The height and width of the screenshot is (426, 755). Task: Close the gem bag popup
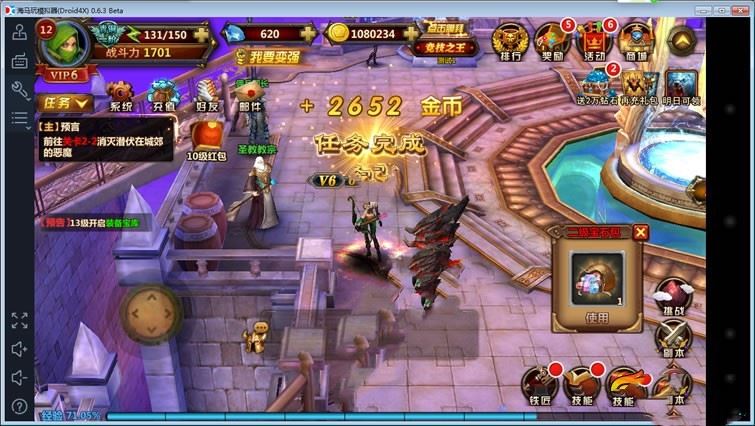[x=641, y=232]
